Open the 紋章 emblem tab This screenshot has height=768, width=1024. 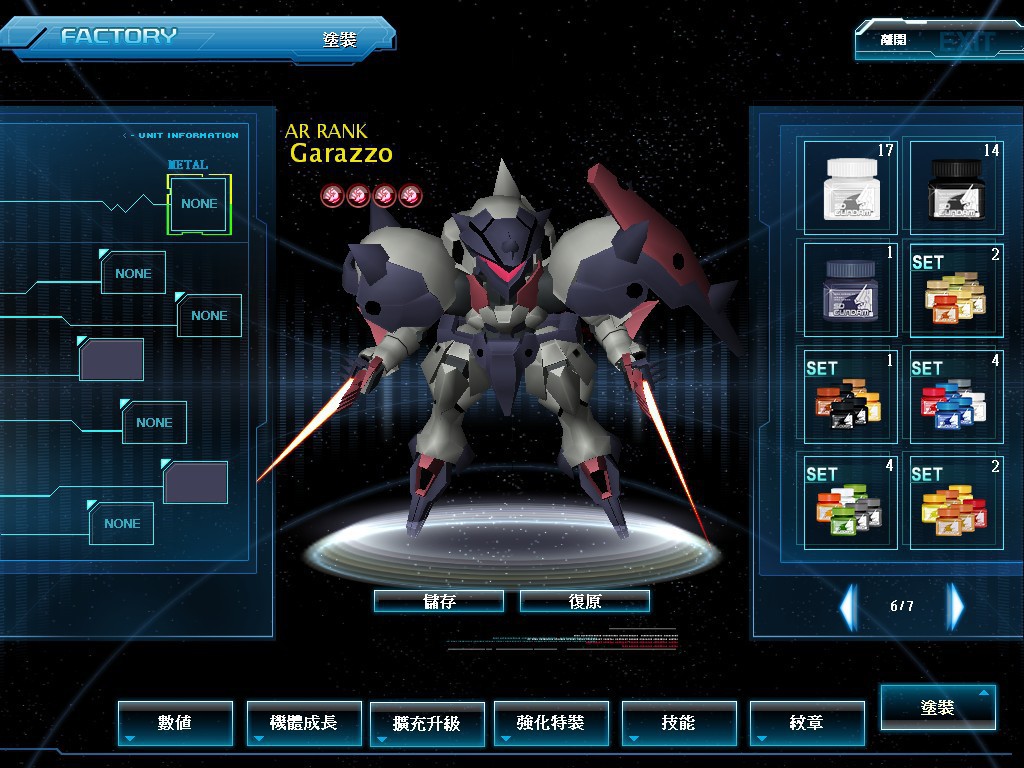point(806,722)
